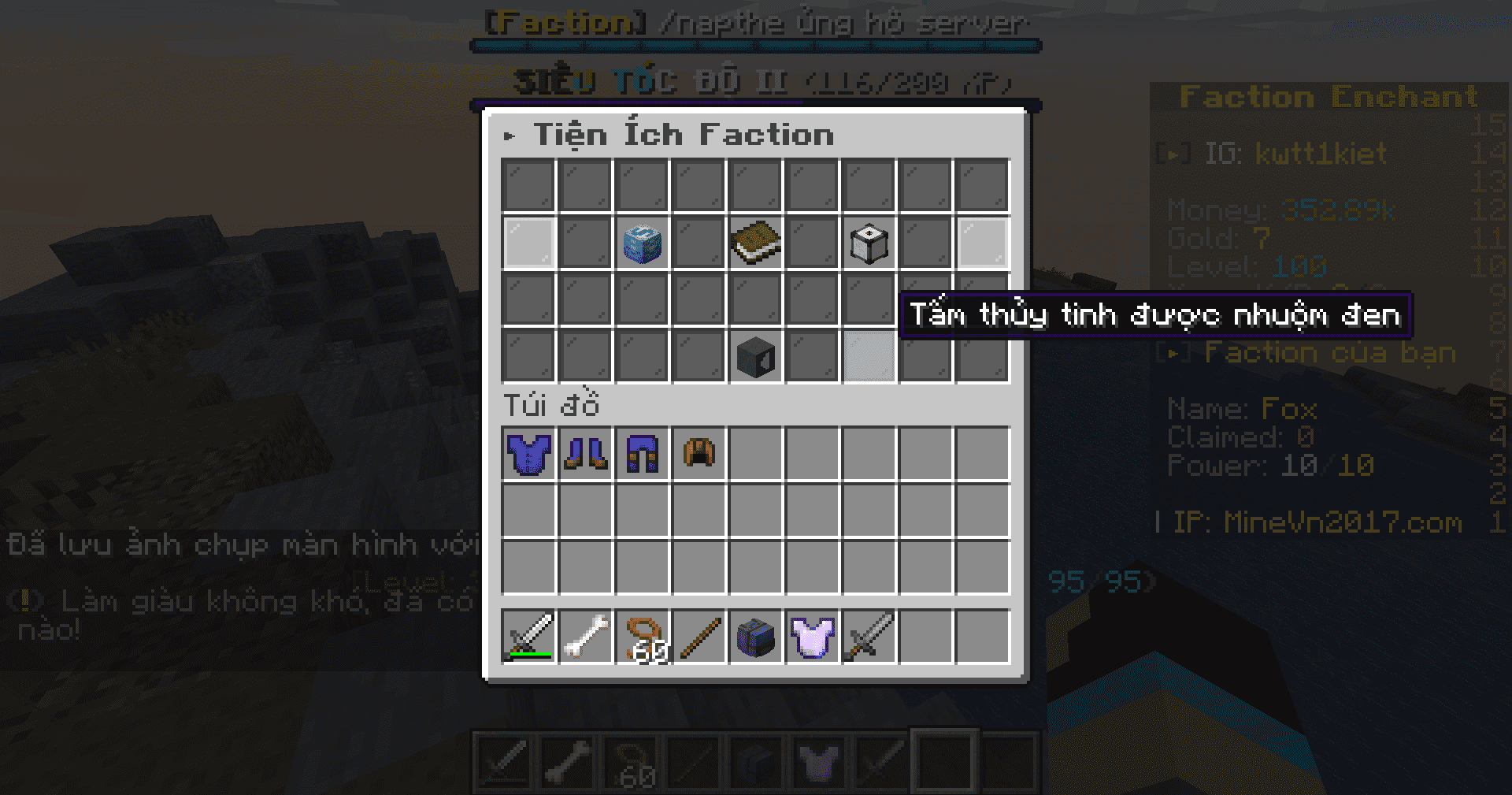Pick the iron sword with green durability bar
This screenshot has width=1512, height=795.
(x=528, y=636)
